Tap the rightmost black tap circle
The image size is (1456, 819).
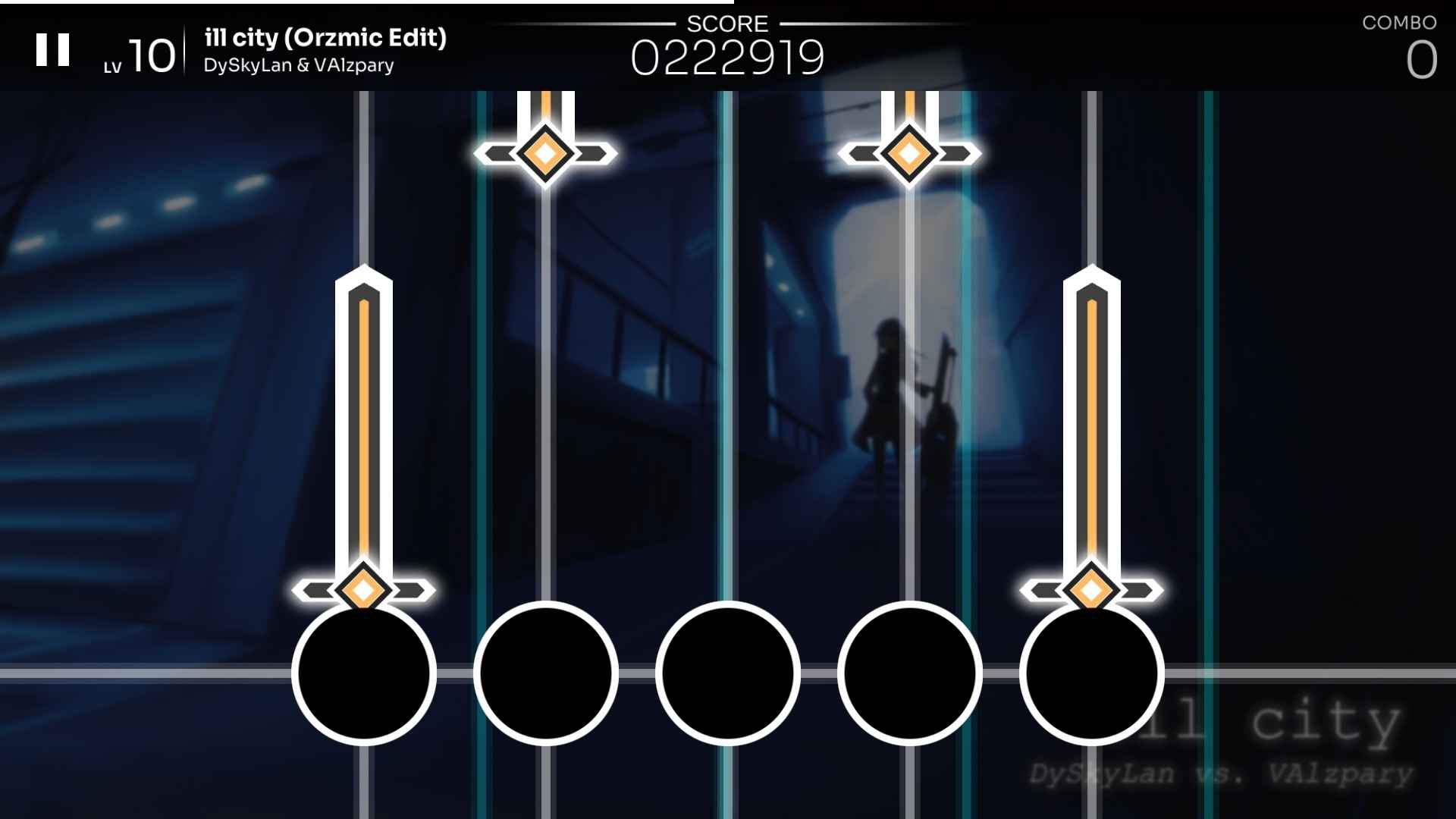click(x=1090, y=673)
